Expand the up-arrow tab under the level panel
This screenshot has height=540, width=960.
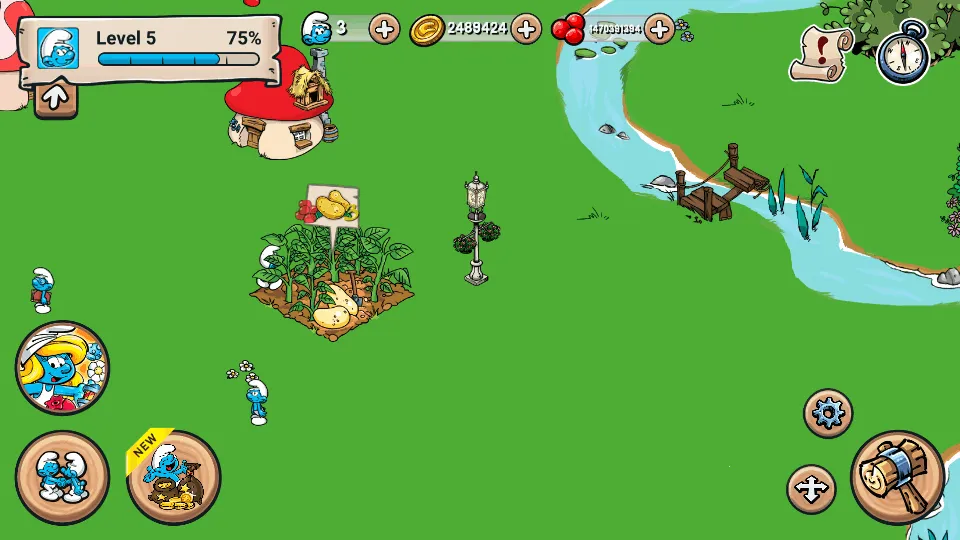tap(56, 97)
